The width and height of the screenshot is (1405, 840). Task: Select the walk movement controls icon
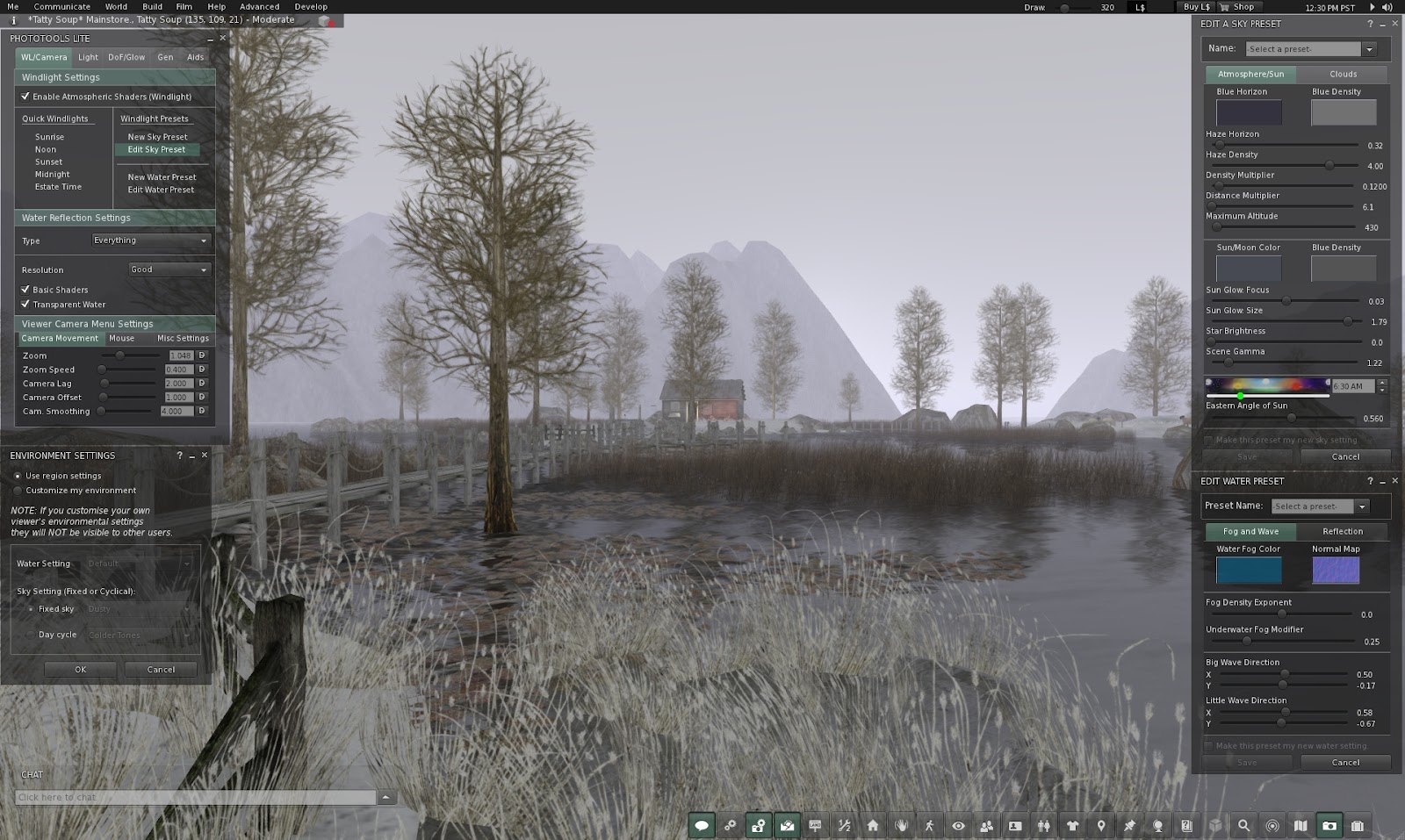pos(930,825)
